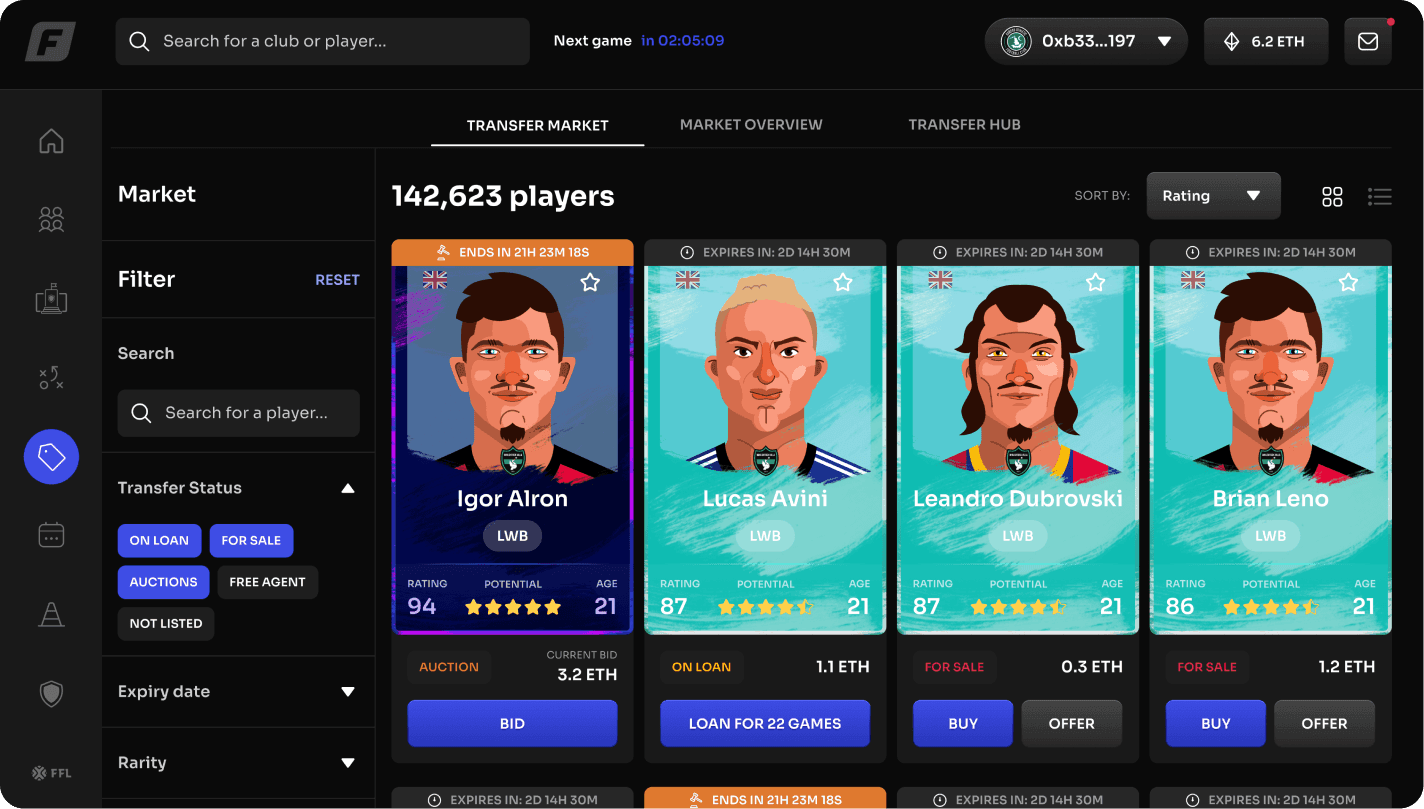Switch to list view of players
The width and height of the screenshot is (1424, 809).
tap(1380, 196)
